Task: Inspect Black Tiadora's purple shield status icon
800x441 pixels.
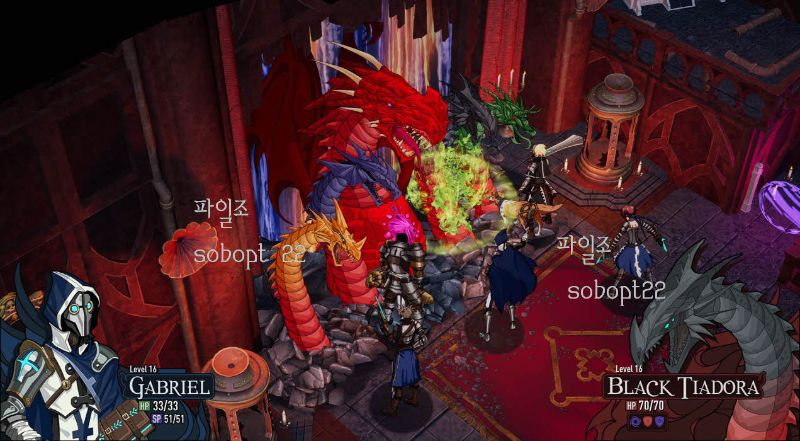Action: 658,422
